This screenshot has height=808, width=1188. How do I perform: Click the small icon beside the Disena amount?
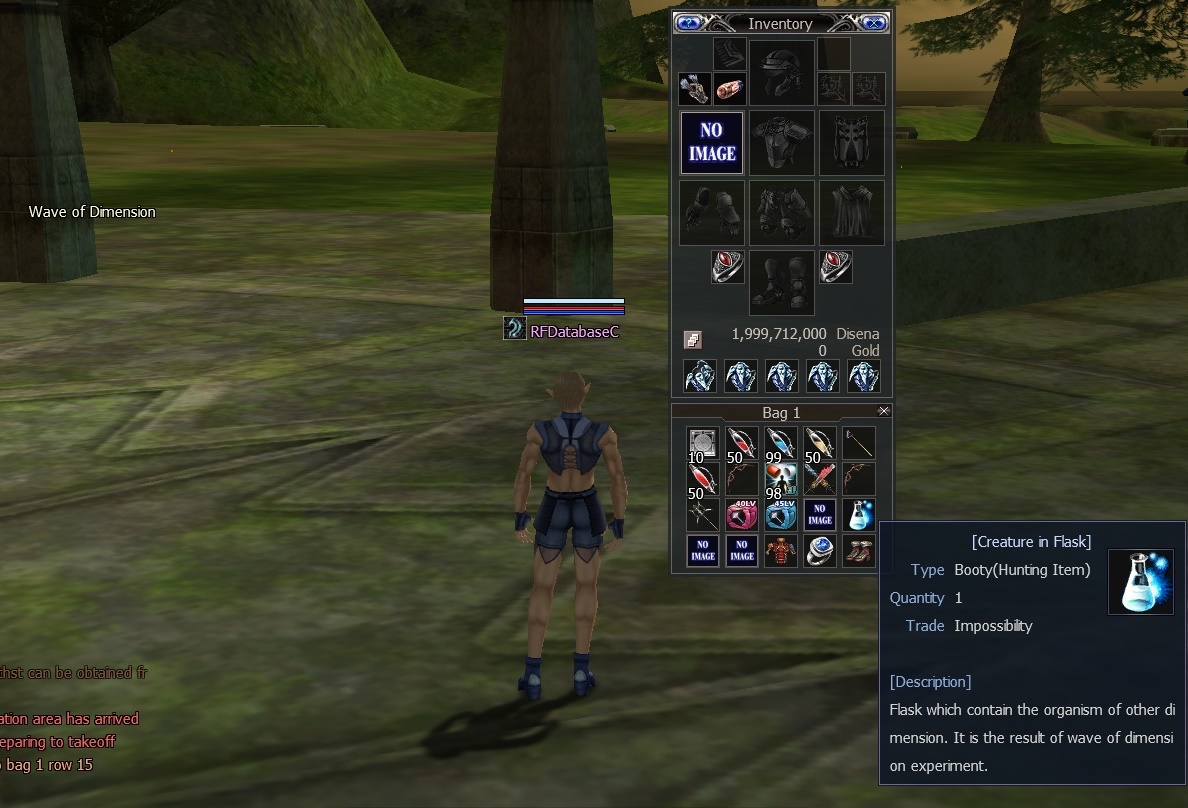click(x=693, y=340)
